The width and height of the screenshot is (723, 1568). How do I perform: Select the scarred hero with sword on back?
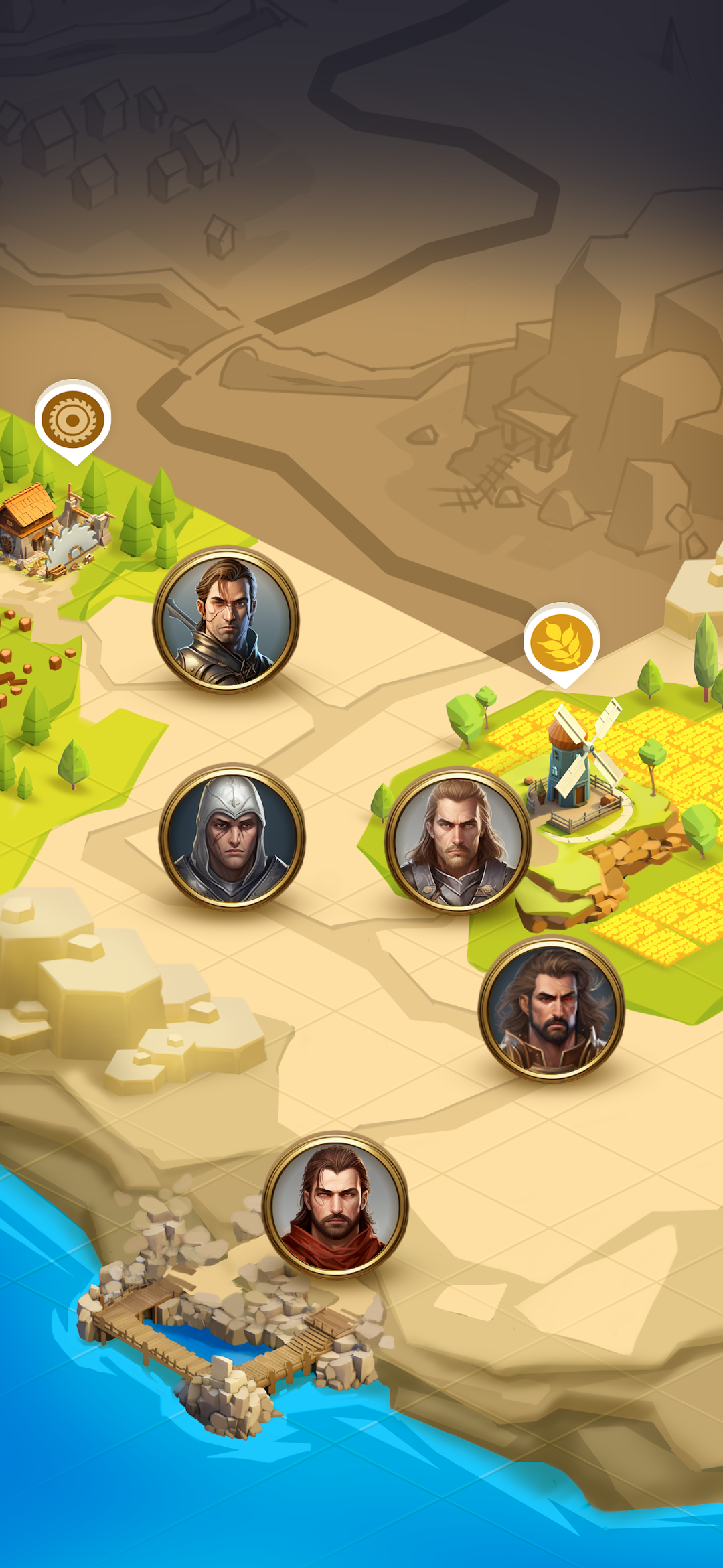(226, 620)
